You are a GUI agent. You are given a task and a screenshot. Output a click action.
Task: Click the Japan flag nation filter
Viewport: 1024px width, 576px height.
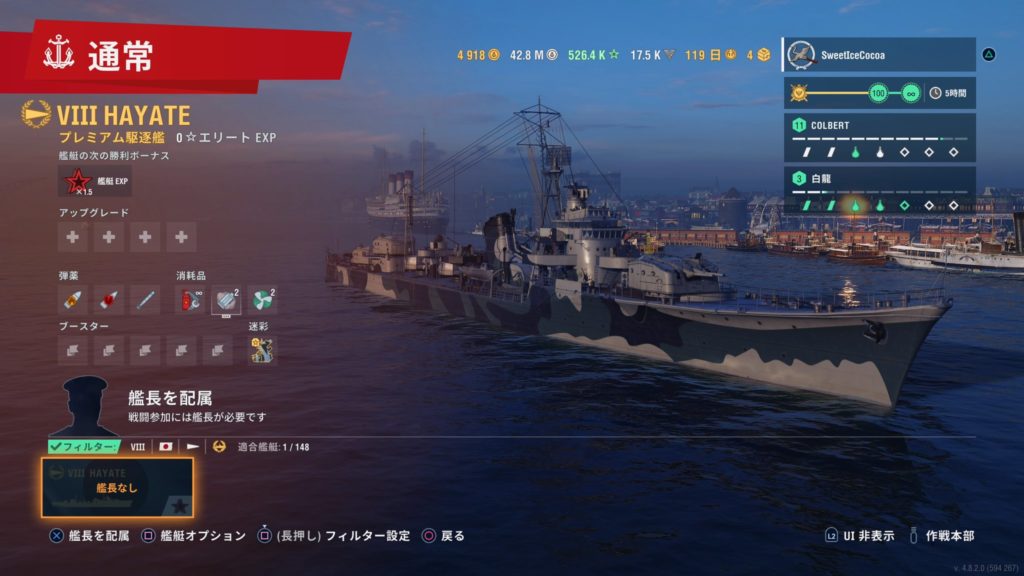(x=166, y=447)
